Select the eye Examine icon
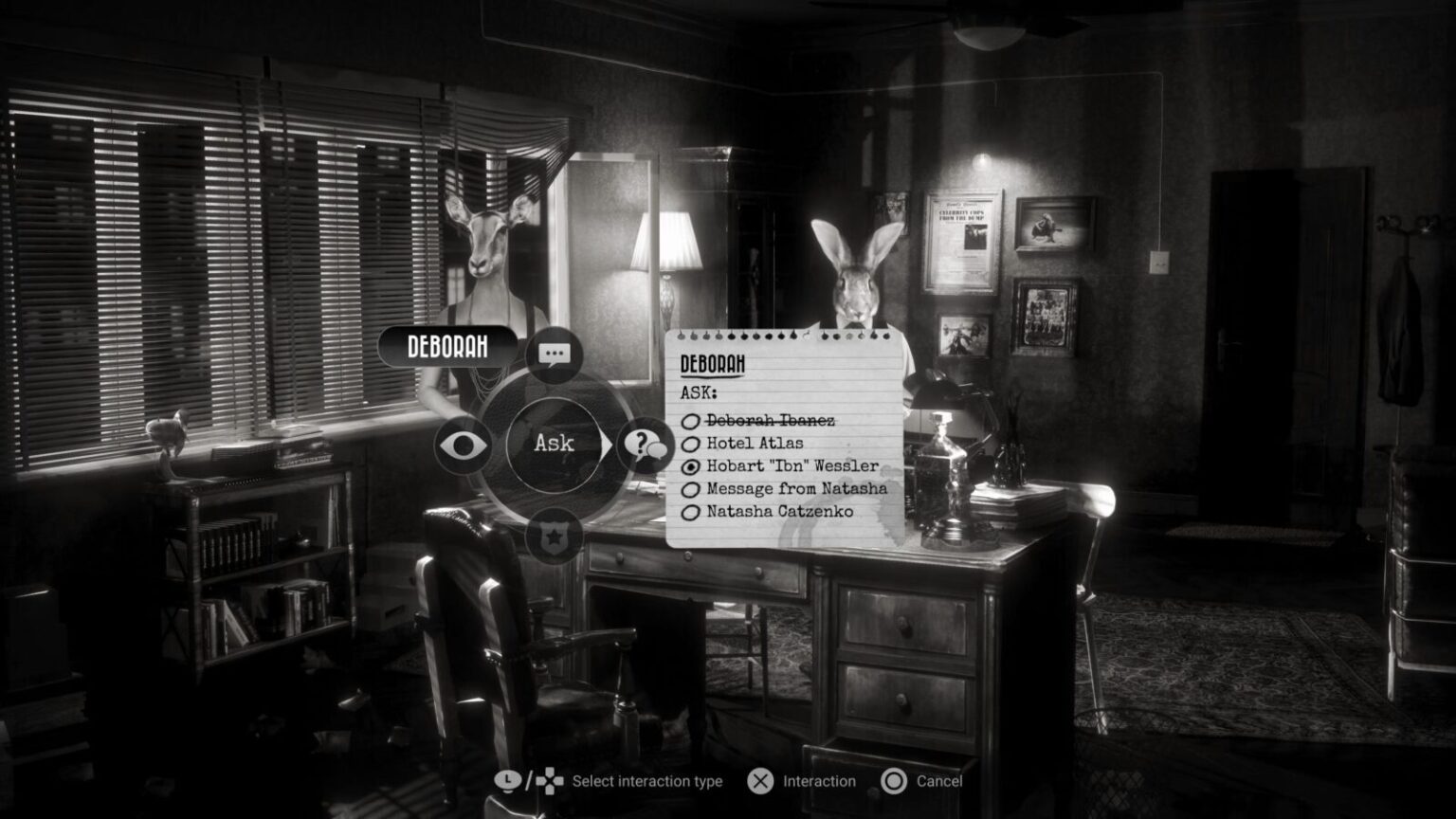This screenshot has height=819, width=1456. (462, 443)
